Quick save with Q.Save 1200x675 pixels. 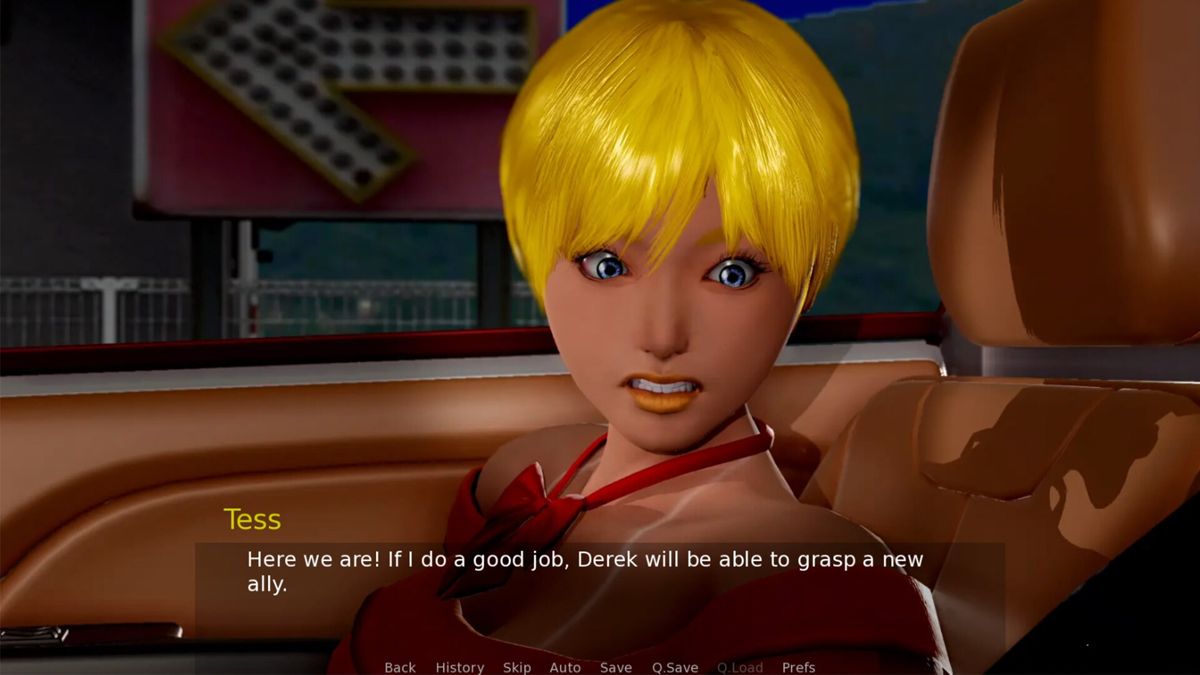(x=675, y=667)
